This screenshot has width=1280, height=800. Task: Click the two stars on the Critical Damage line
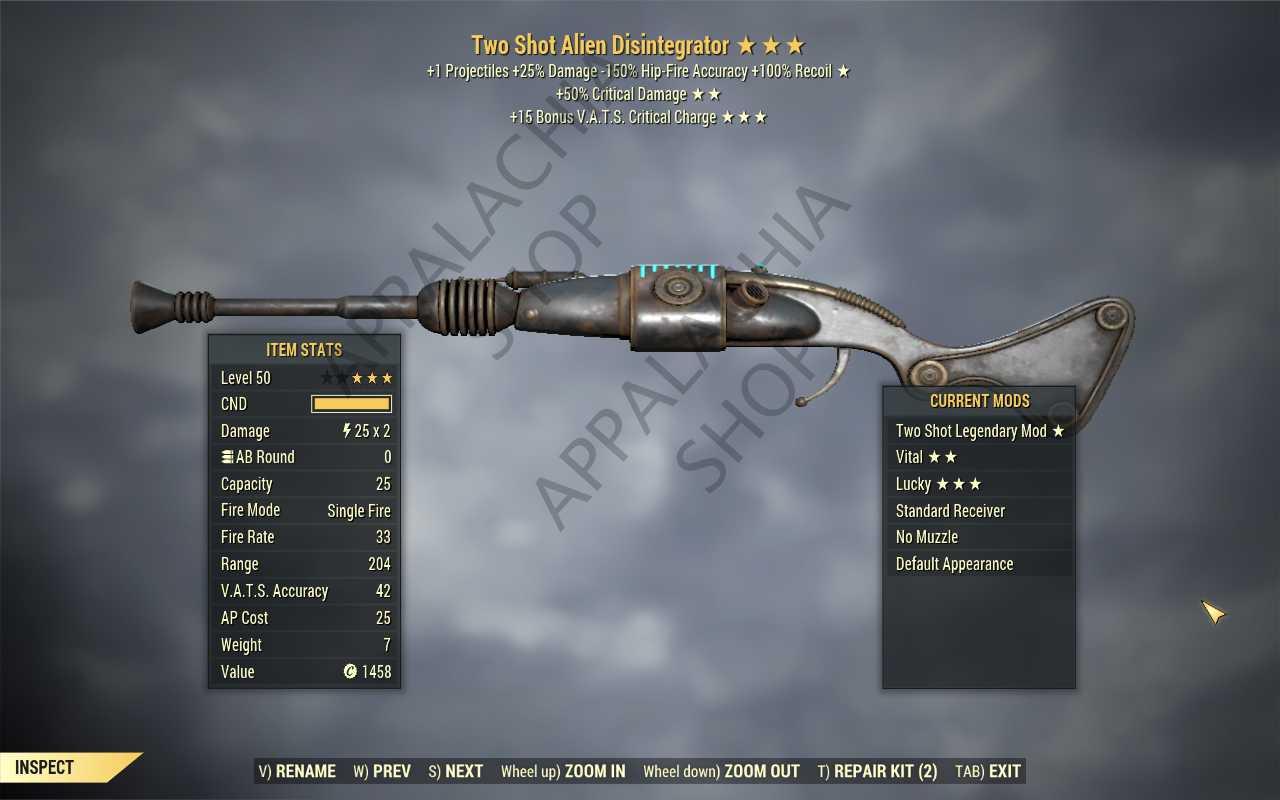(x=706, y=93)
